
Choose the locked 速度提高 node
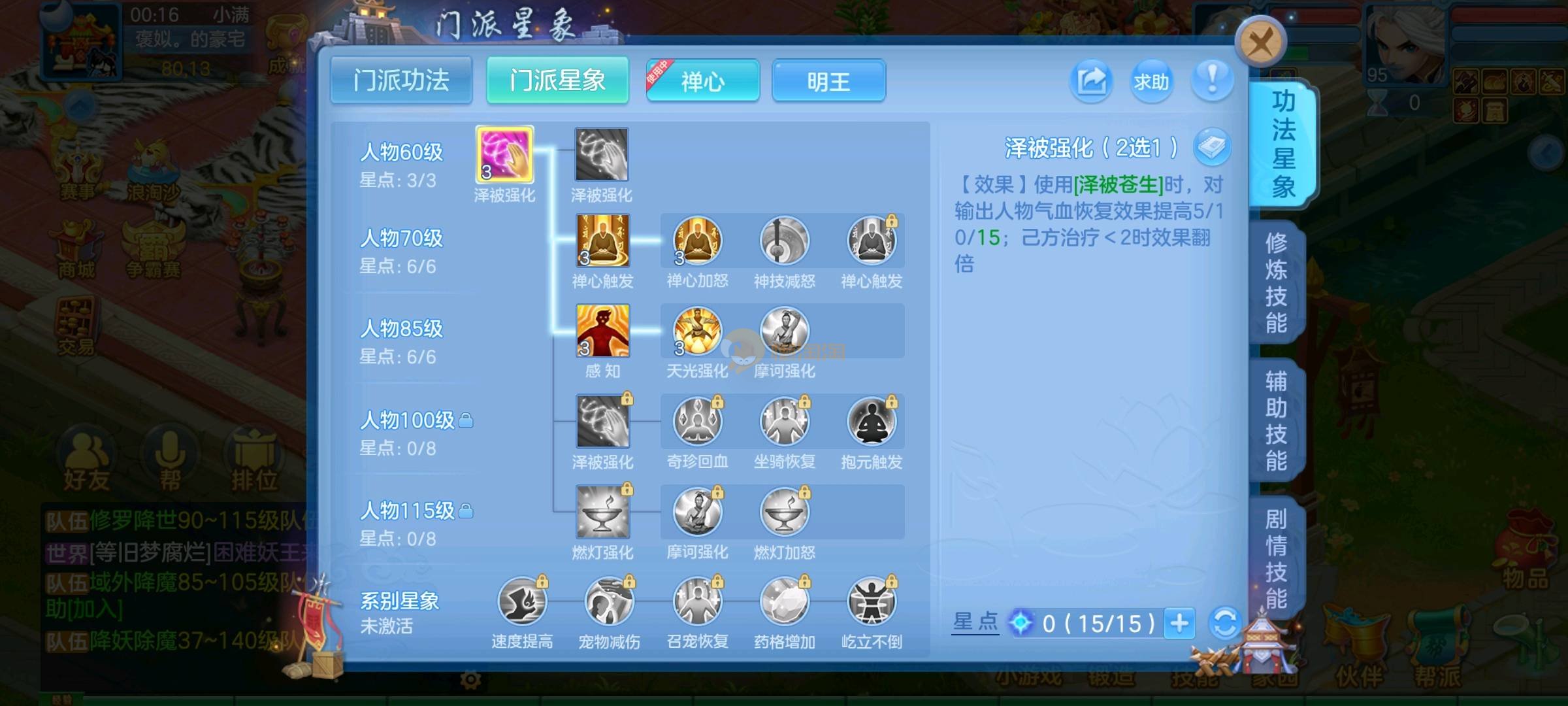(522, 601)
